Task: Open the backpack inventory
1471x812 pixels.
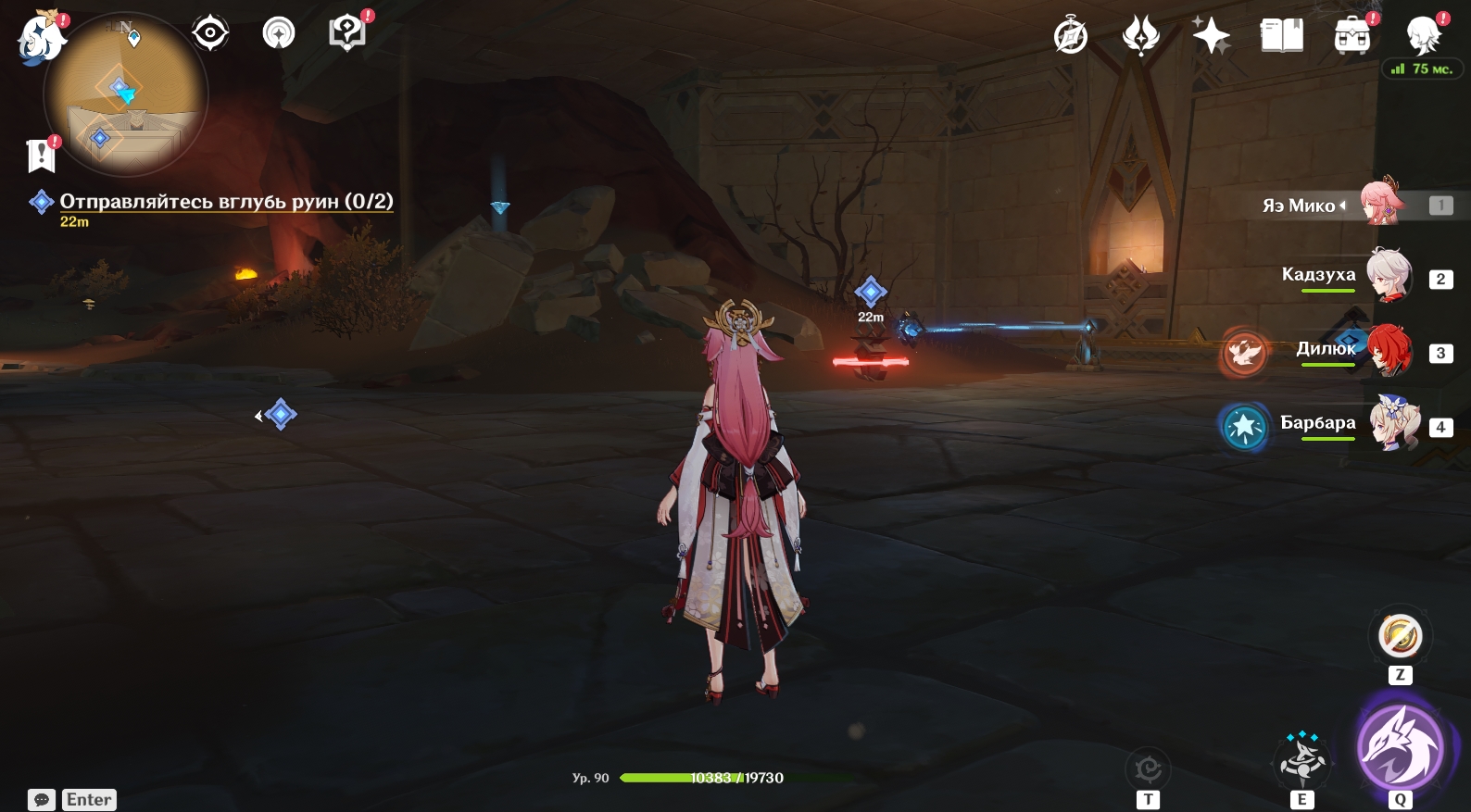Action: [x=1352, y=37]
